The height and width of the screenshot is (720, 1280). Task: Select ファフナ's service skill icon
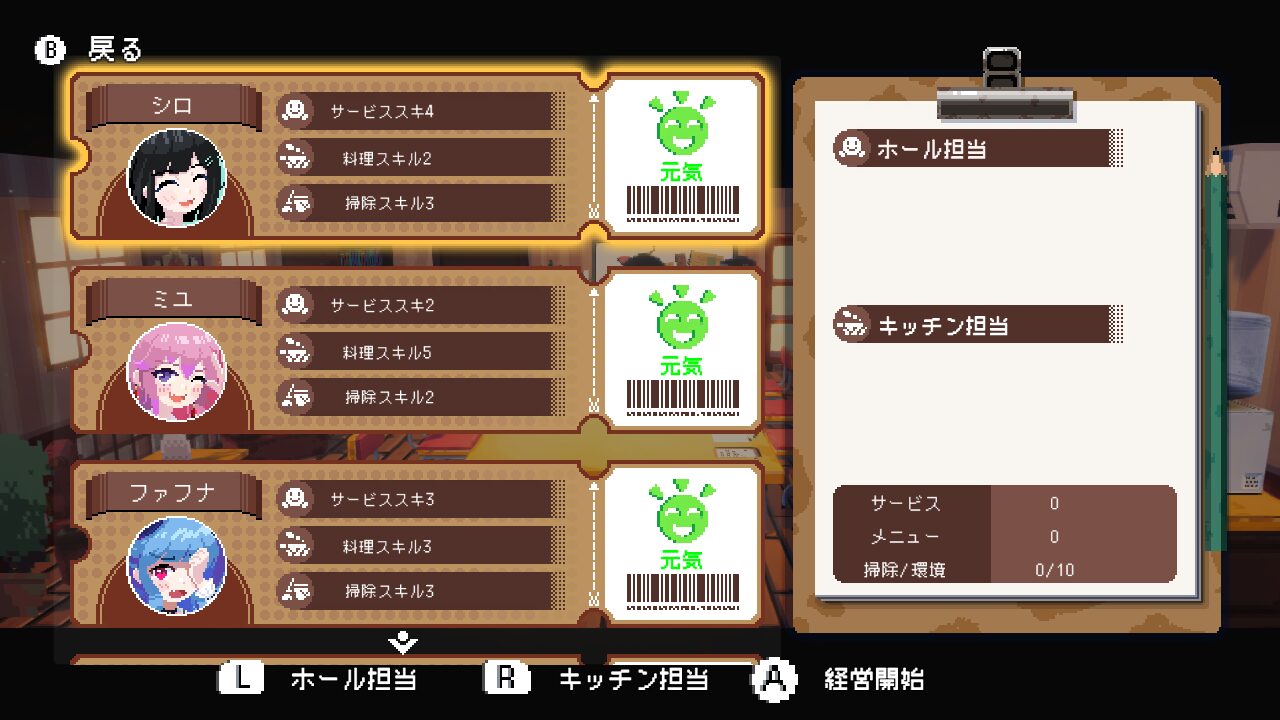295,499
